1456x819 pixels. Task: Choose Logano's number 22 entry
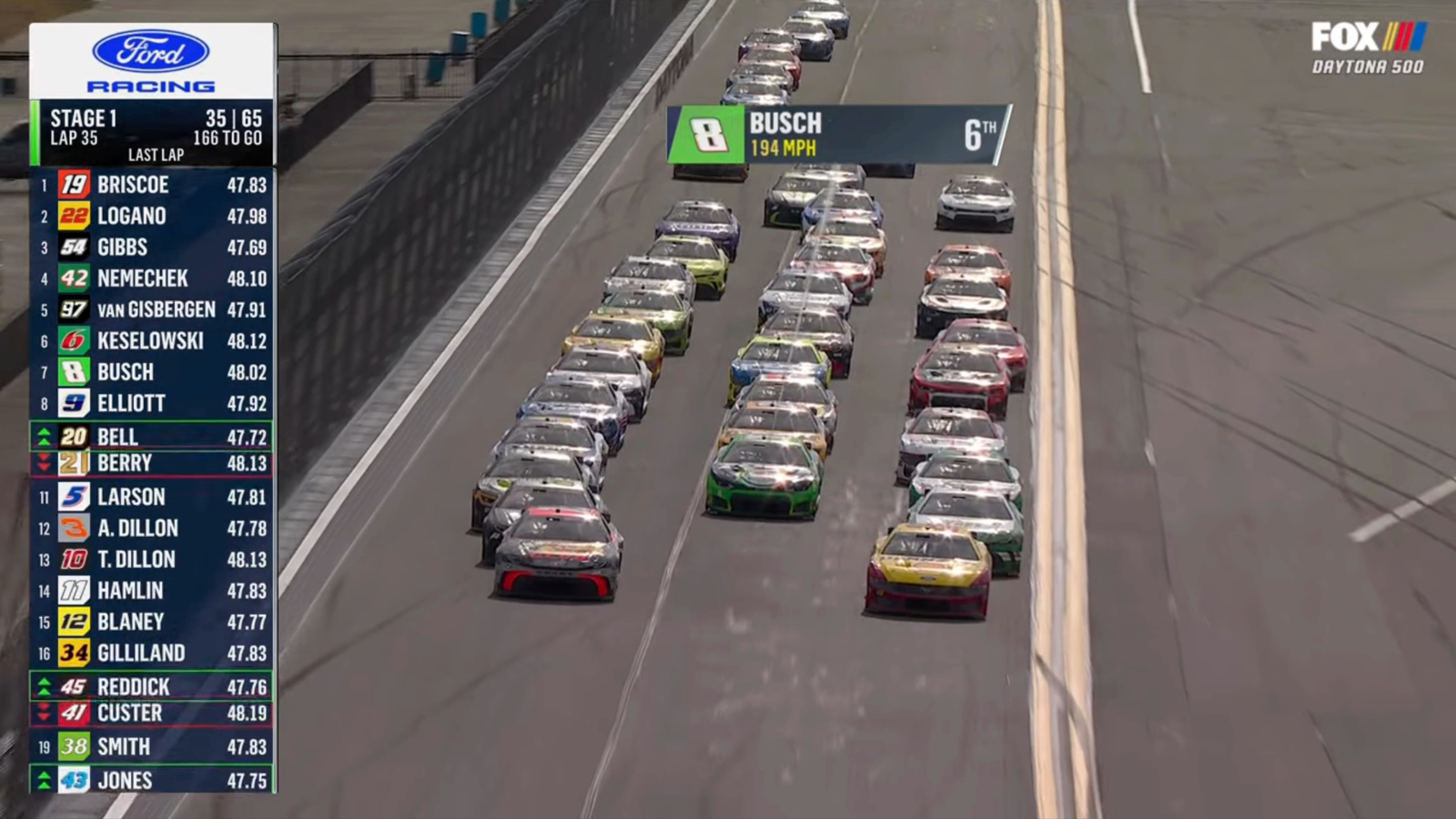[x=153, y=217]
